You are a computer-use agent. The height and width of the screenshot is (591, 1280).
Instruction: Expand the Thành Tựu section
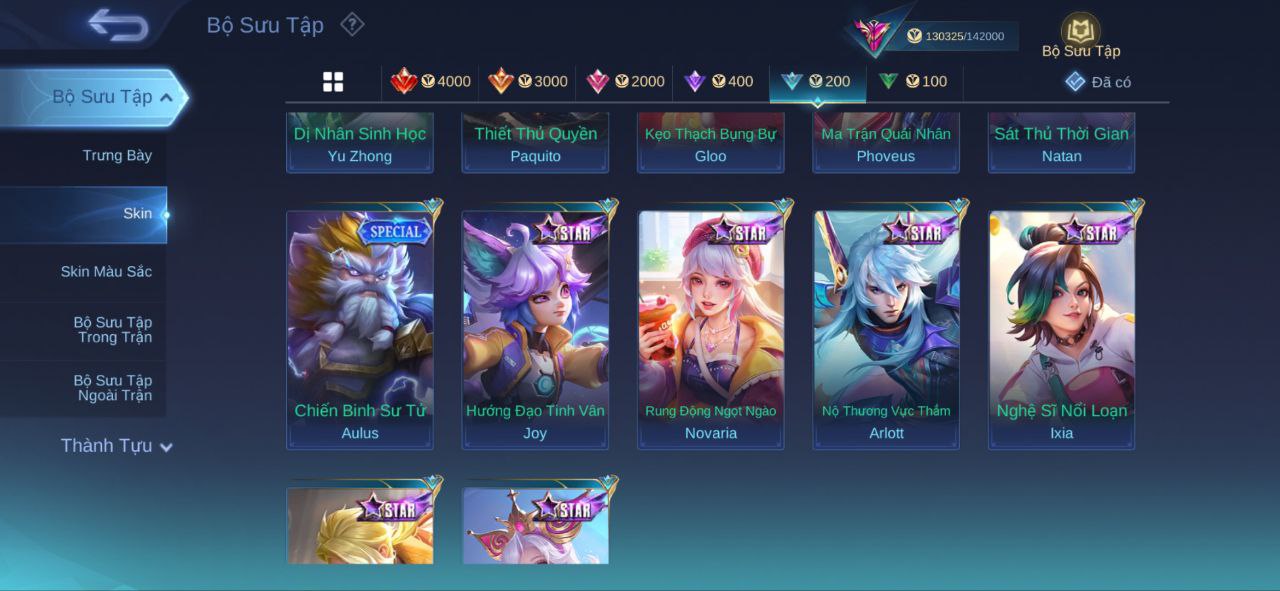coord(116,446)
